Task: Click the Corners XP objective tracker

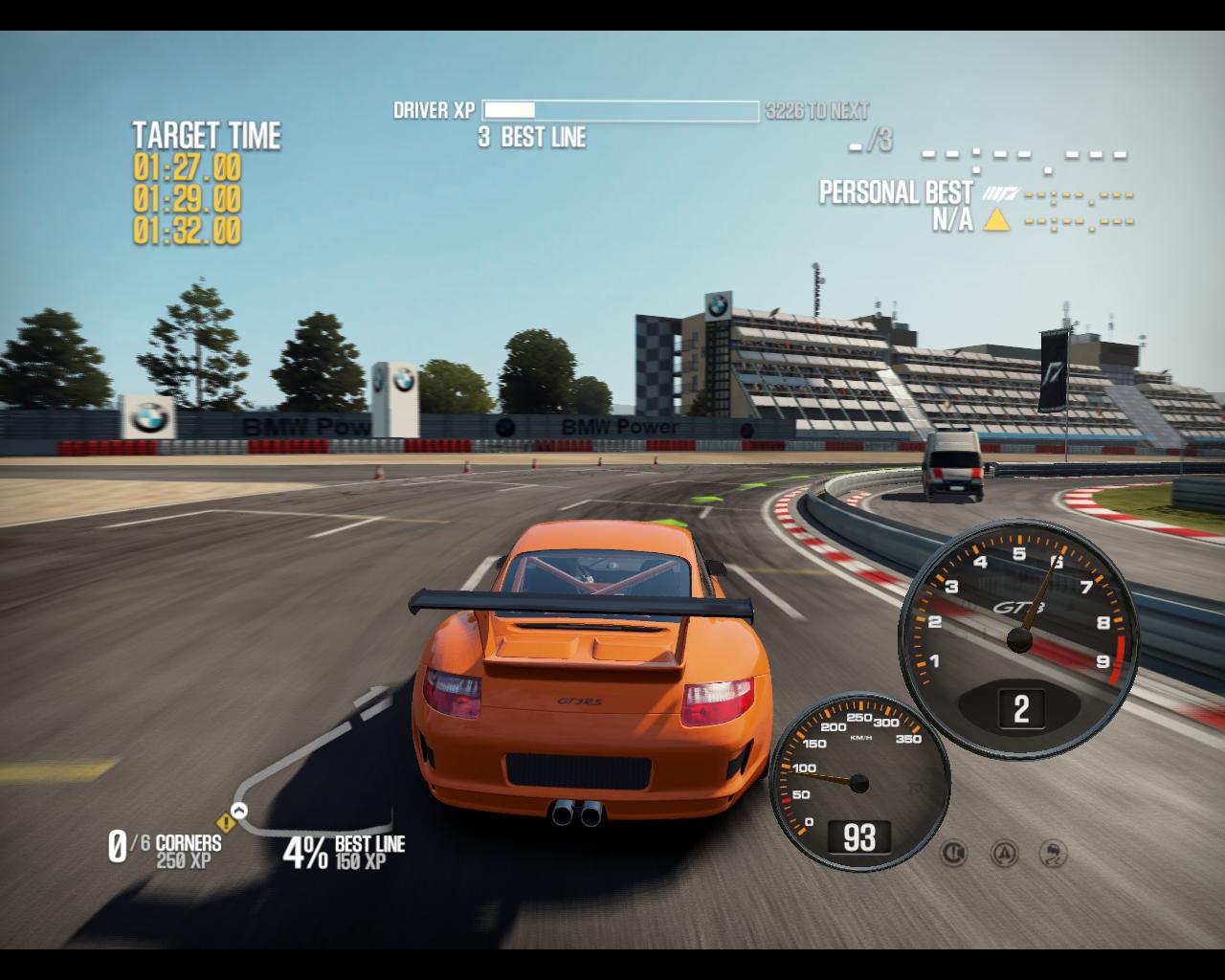Action: [x=165, y=848]
